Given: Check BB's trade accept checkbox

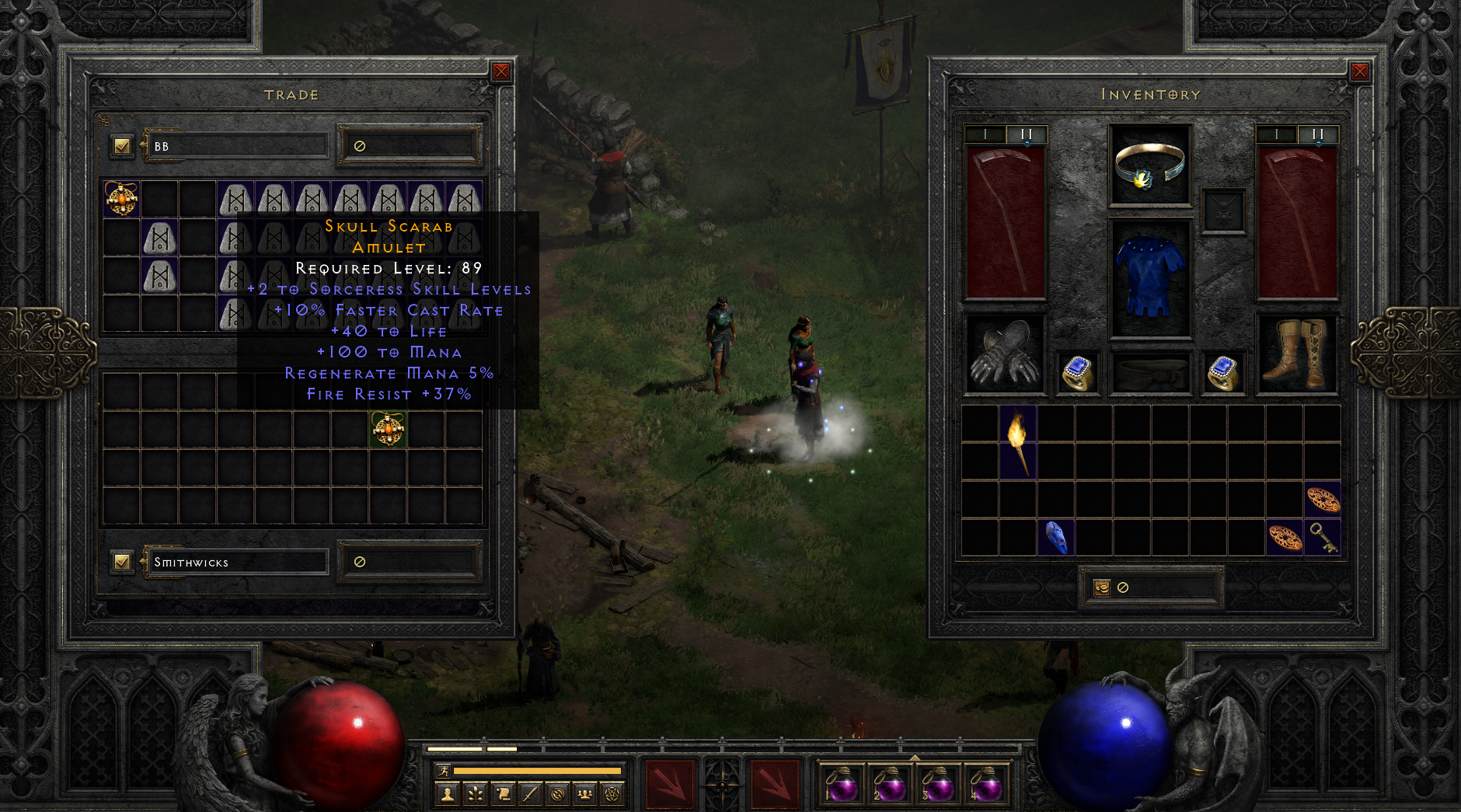Looking at the screenshot, I should (x=121, y=145).
